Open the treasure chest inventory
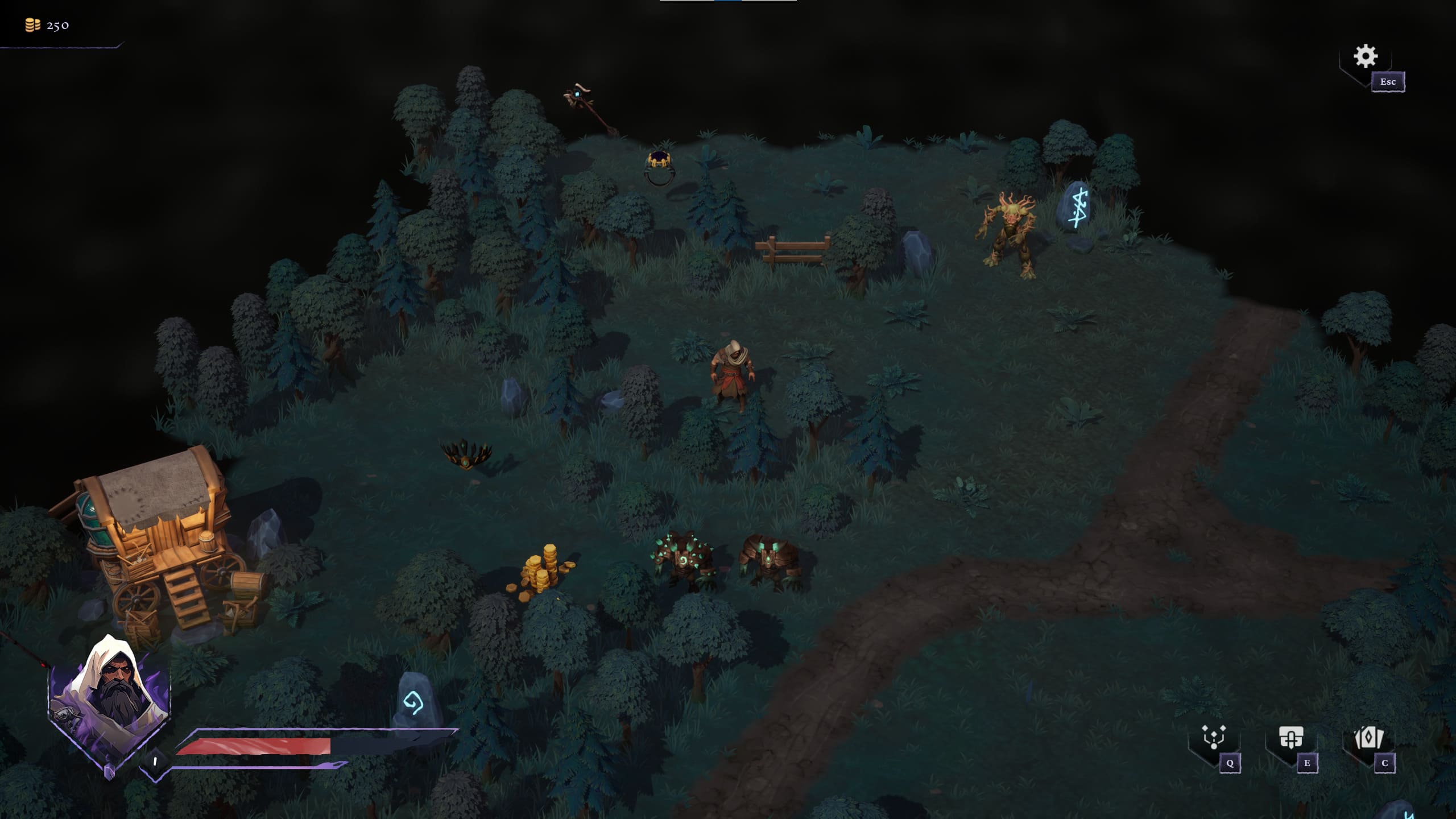Image resolution: width=1456 pixels, height=819 pixels. coord(1290,738)
